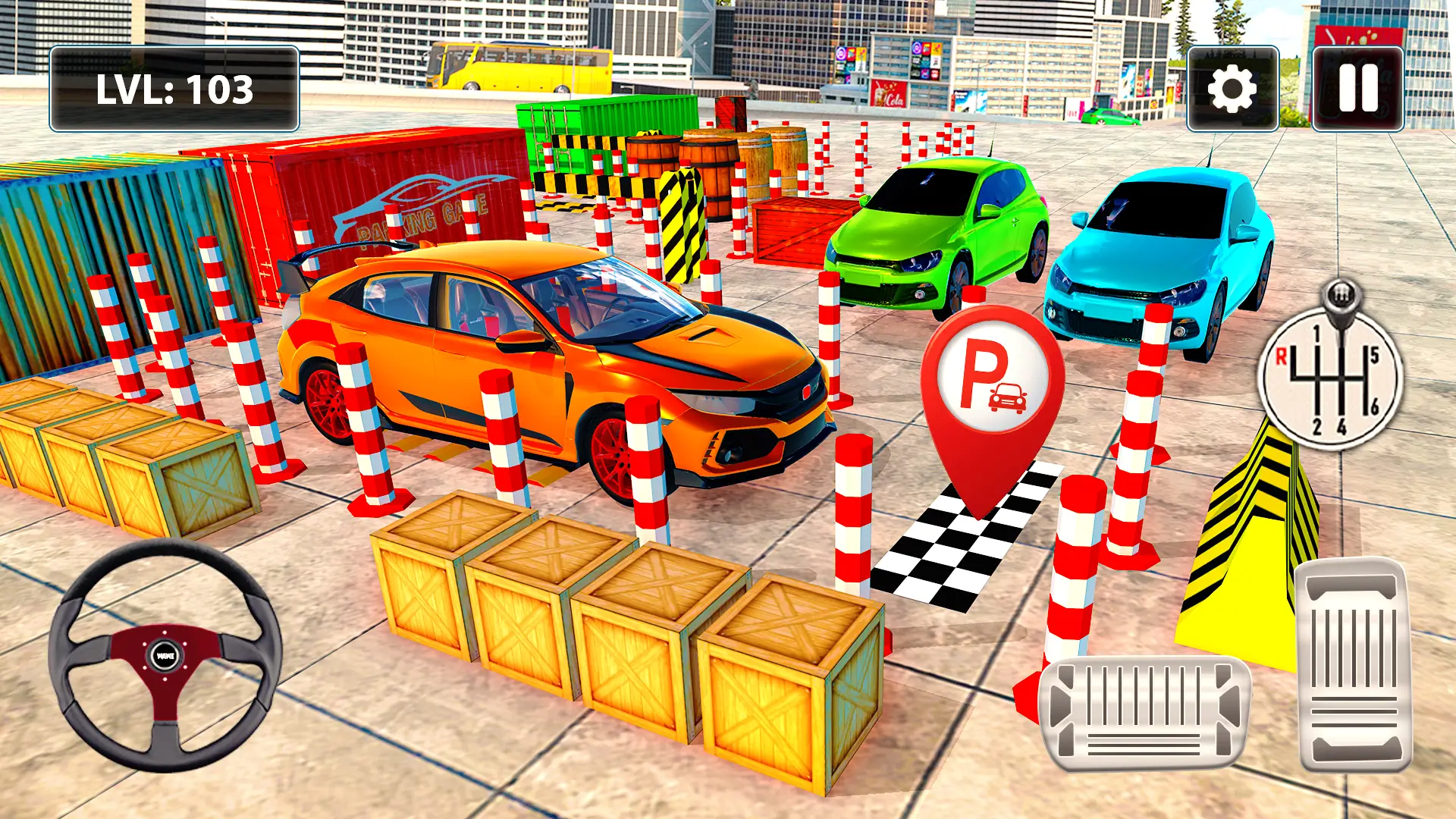Open the settings gear menu
The width and height of the screenshot is (1456, 819).
click(1234, 89)
